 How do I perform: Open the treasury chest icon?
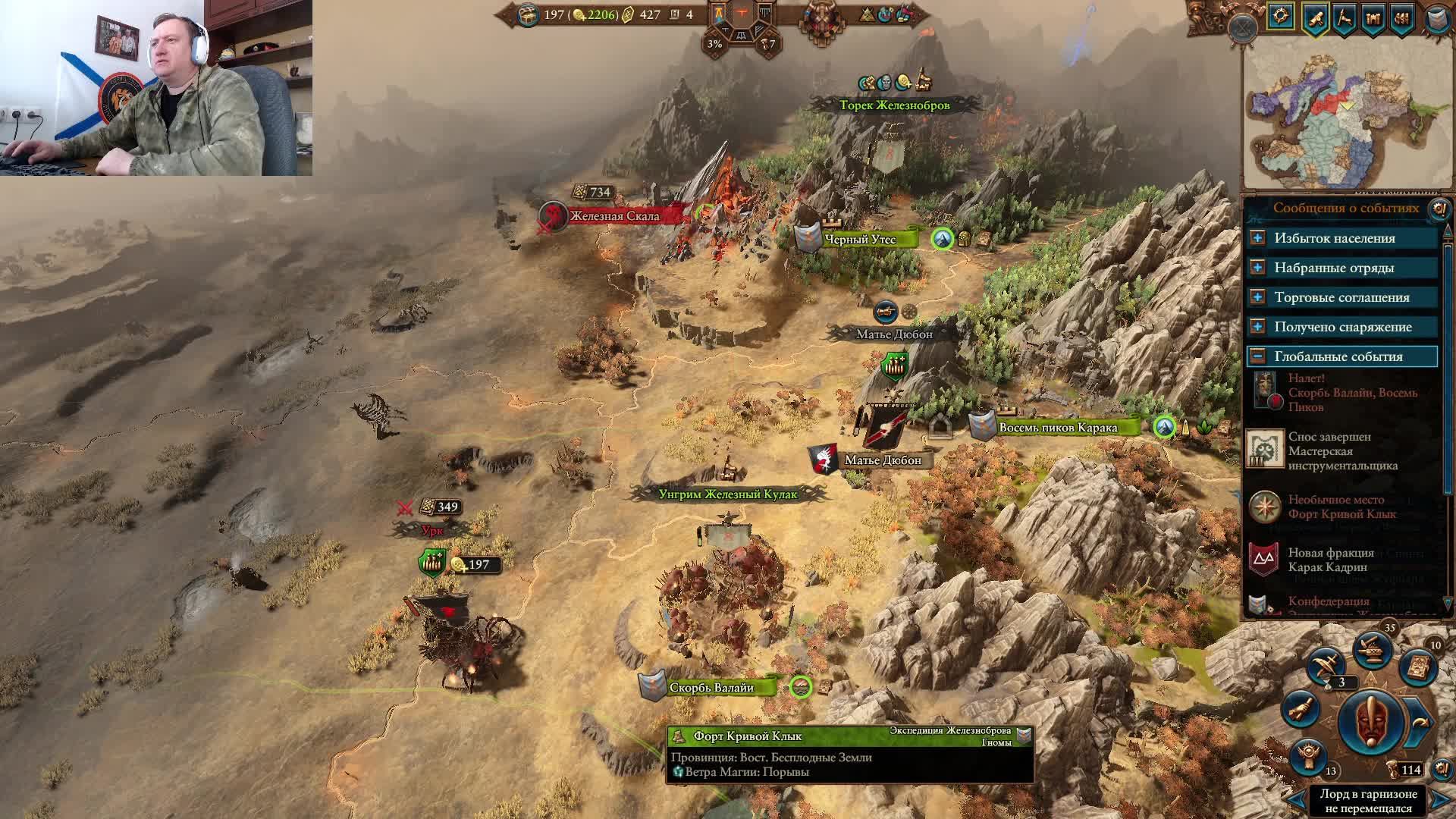point(528,14)
